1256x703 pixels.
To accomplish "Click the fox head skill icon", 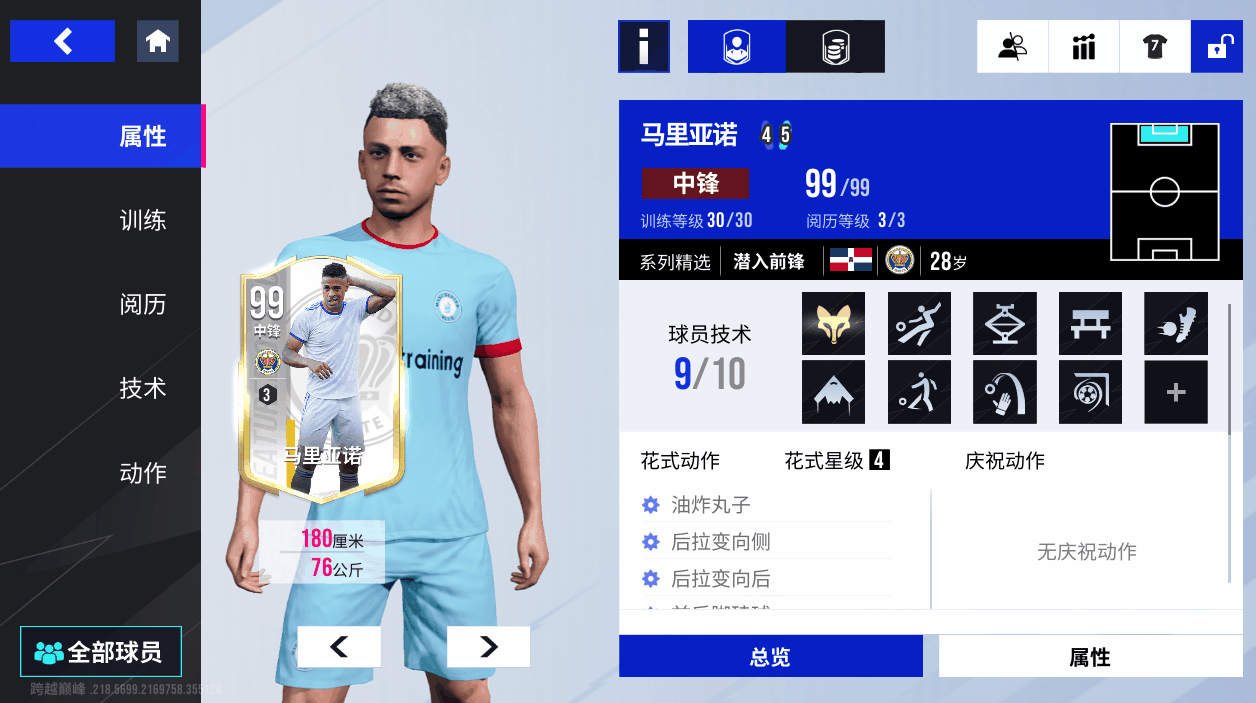I will click(x=833, y=323).
